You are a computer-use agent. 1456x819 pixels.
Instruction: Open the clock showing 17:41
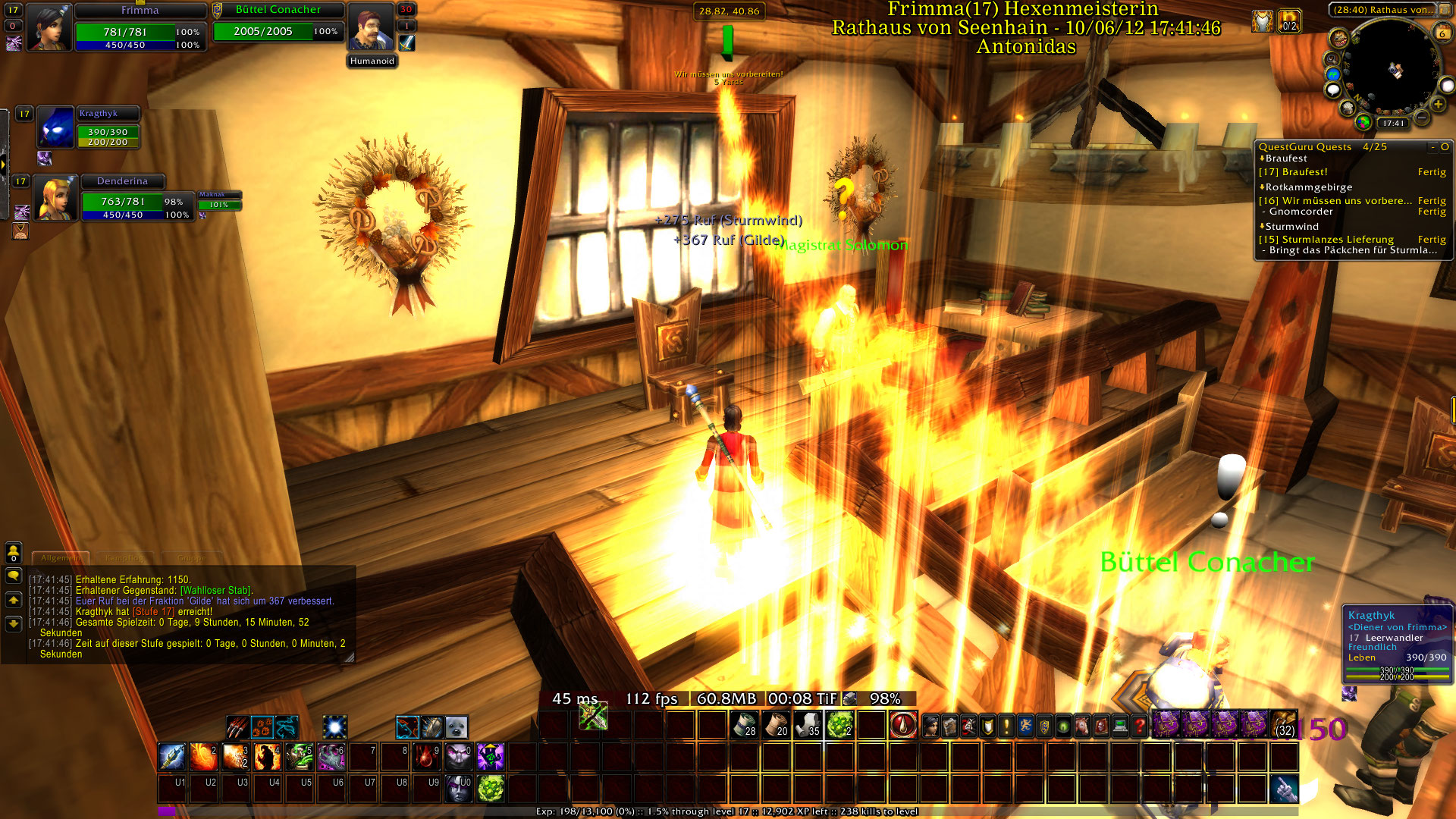[1393, 123]
